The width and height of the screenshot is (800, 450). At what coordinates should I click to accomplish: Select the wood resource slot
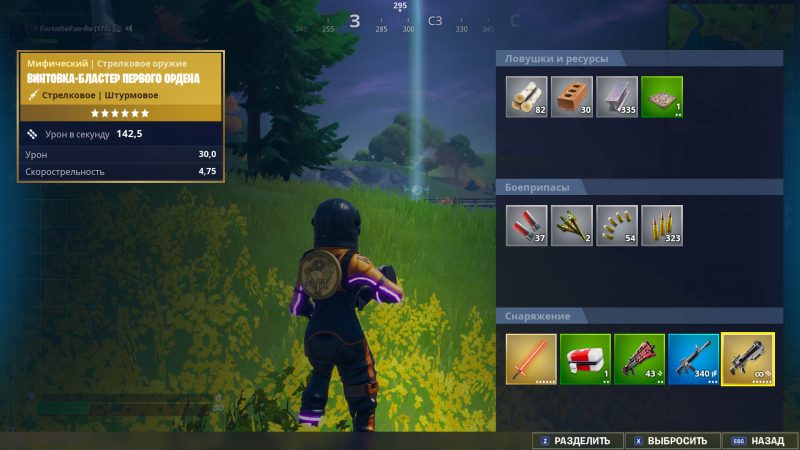526,97
